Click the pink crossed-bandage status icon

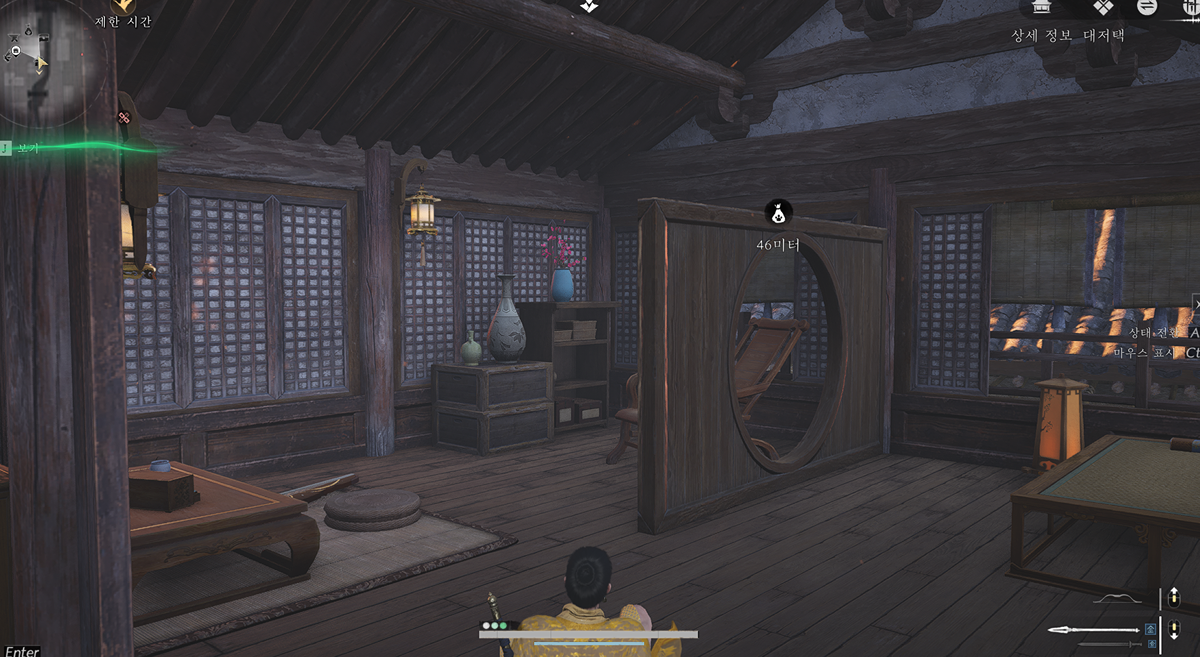(x=124, y=118)
